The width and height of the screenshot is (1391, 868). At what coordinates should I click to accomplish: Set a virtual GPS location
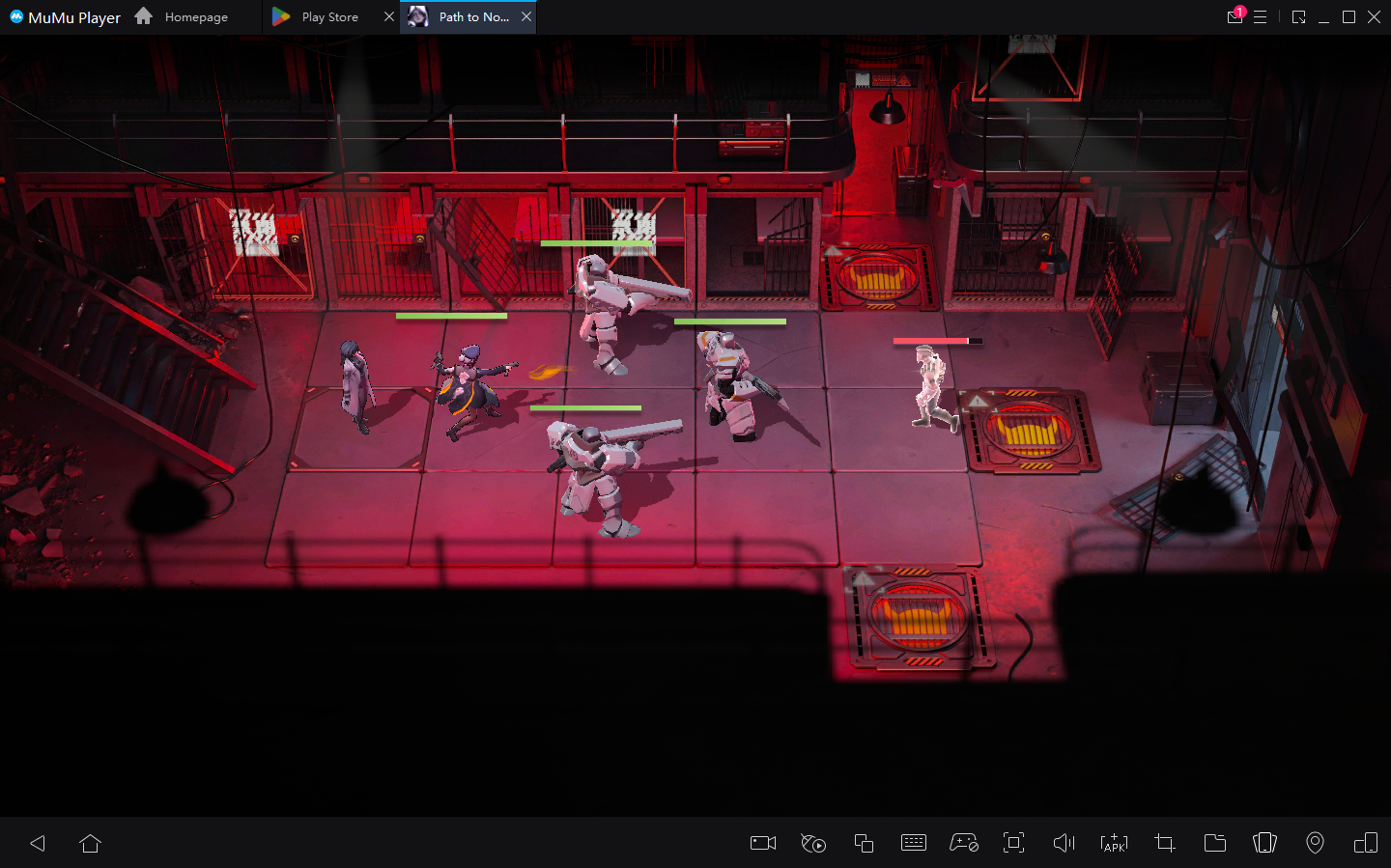click(x=1315, y=843)
